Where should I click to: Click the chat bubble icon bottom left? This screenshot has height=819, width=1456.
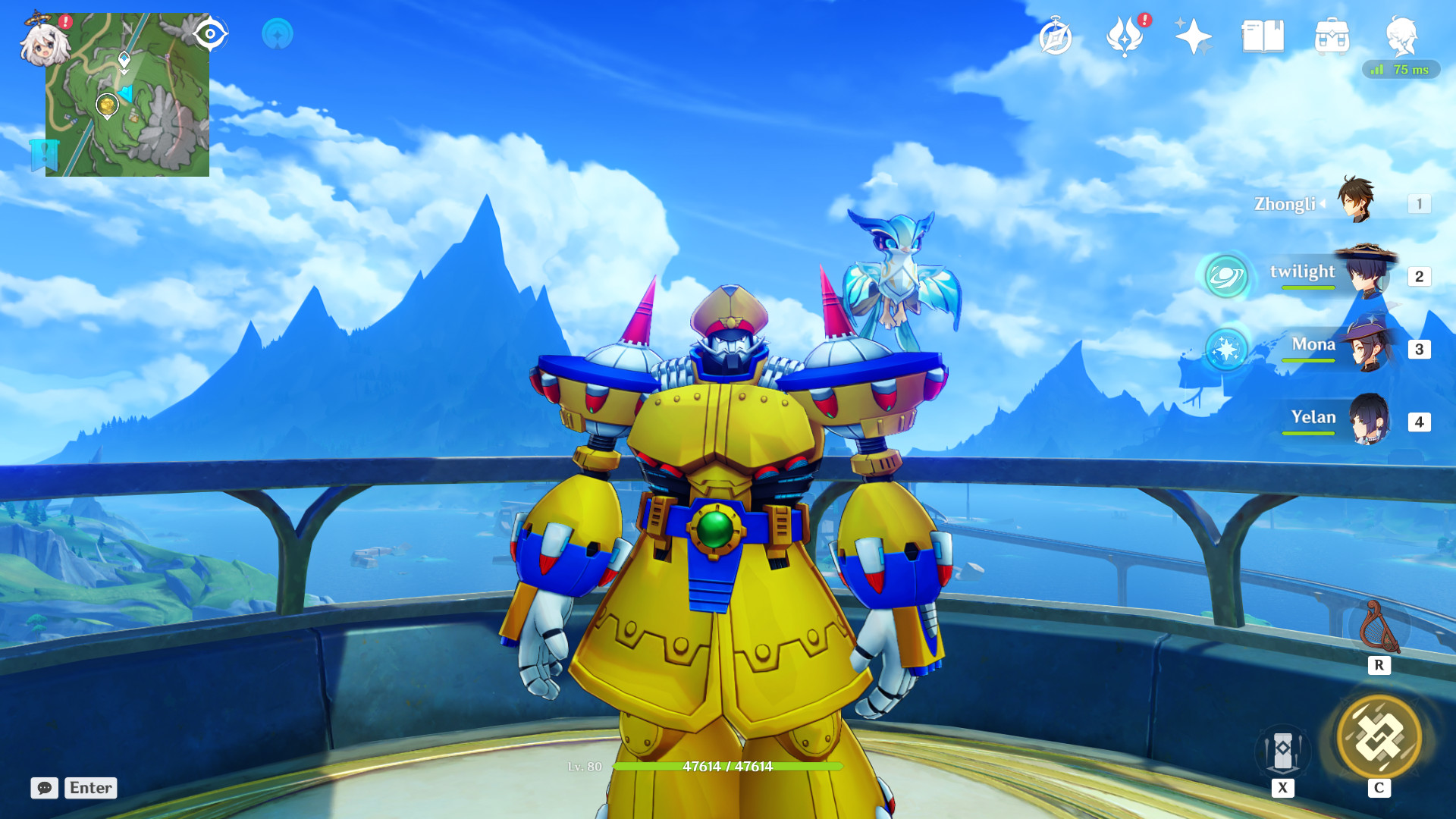pos(45,789)
